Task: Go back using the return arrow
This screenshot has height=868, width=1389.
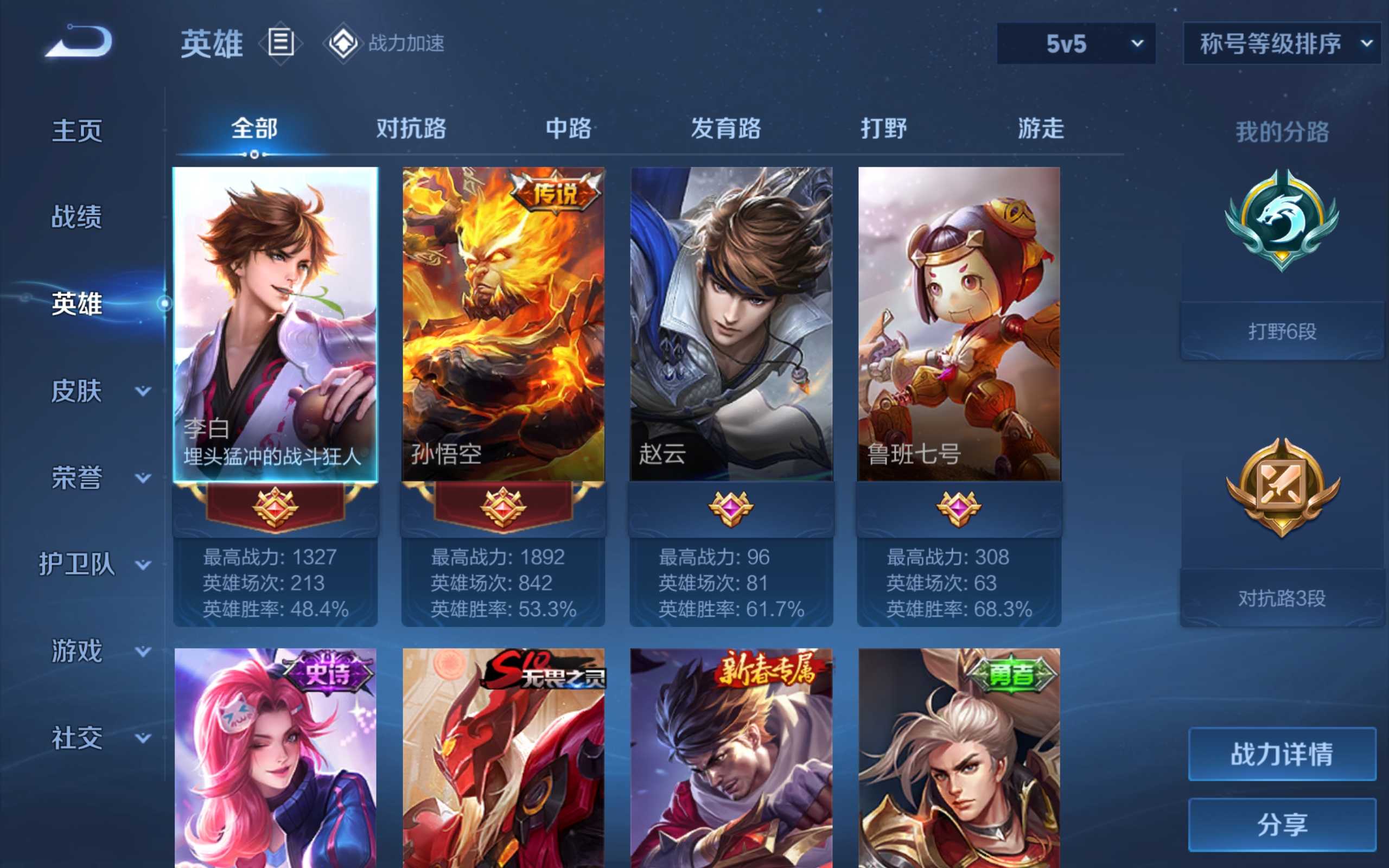Action: pos(79,41)
